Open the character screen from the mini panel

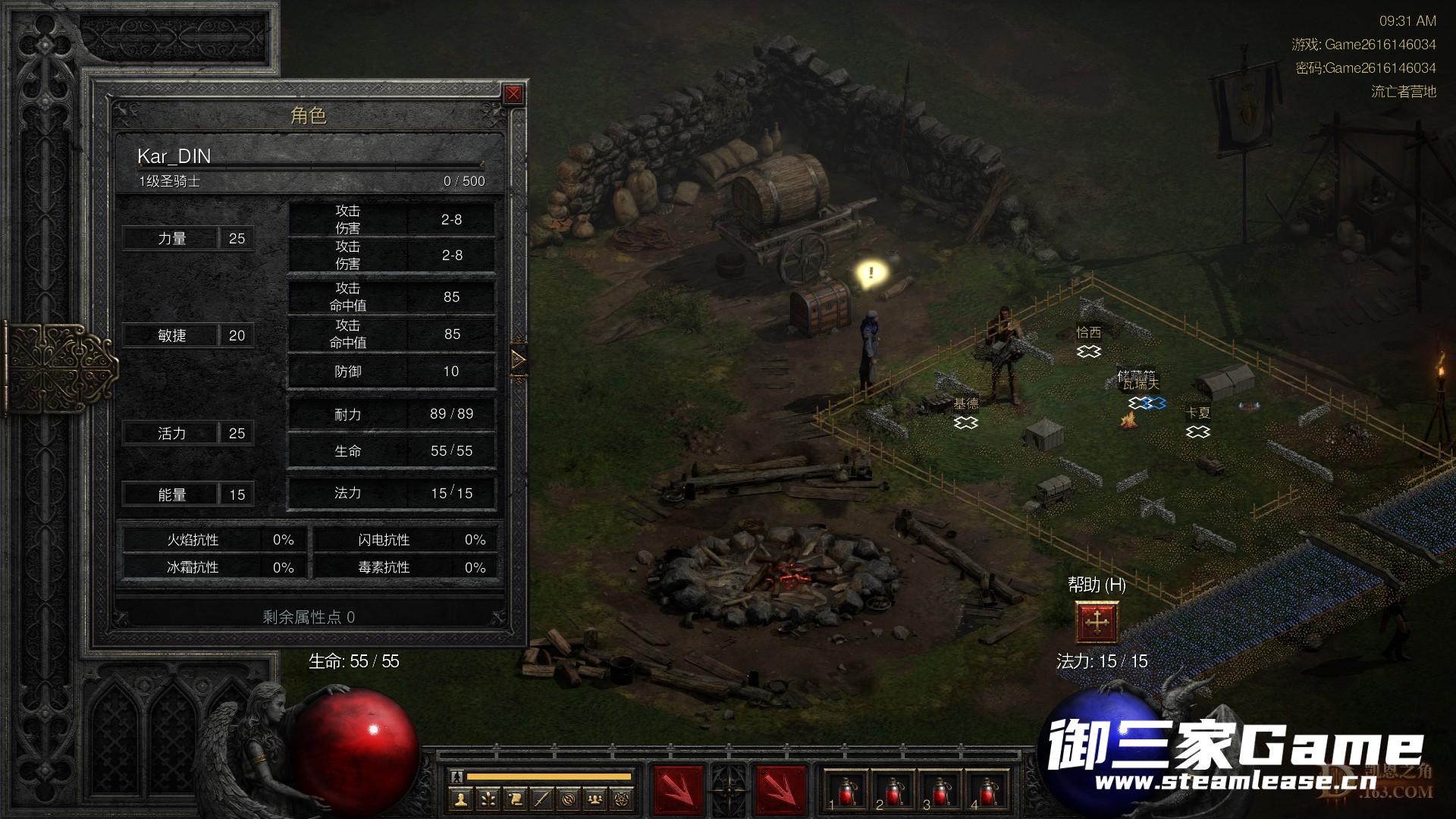point(460,799)
